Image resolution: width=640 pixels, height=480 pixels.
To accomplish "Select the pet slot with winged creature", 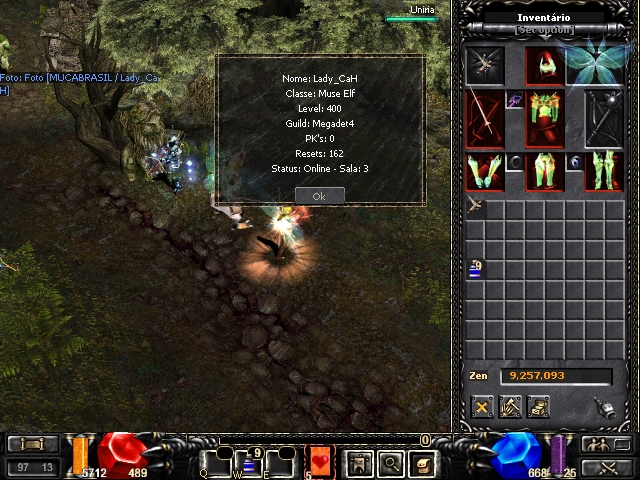I will click(x=485, y=65).
